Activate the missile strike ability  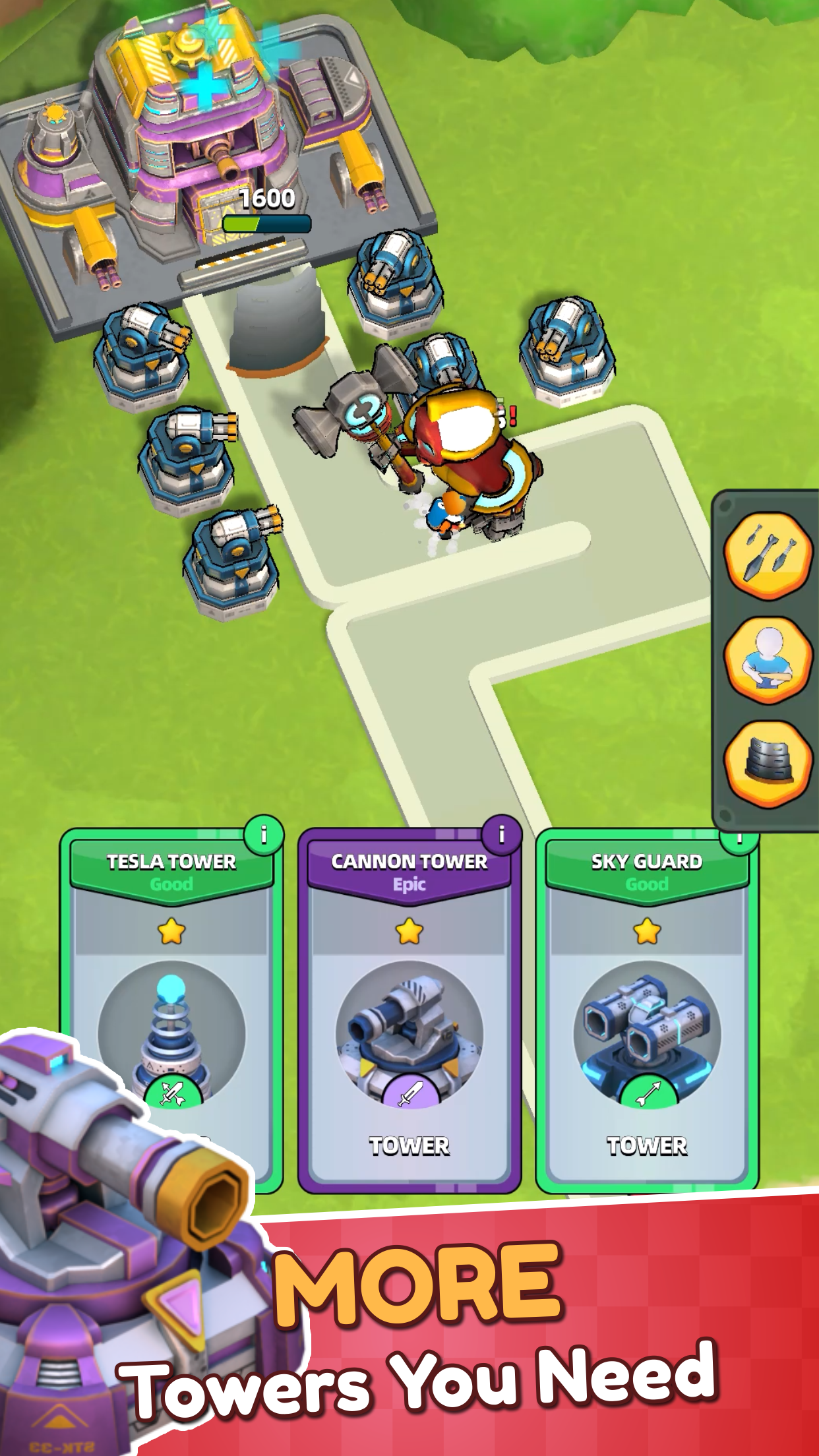click(768, 555)
